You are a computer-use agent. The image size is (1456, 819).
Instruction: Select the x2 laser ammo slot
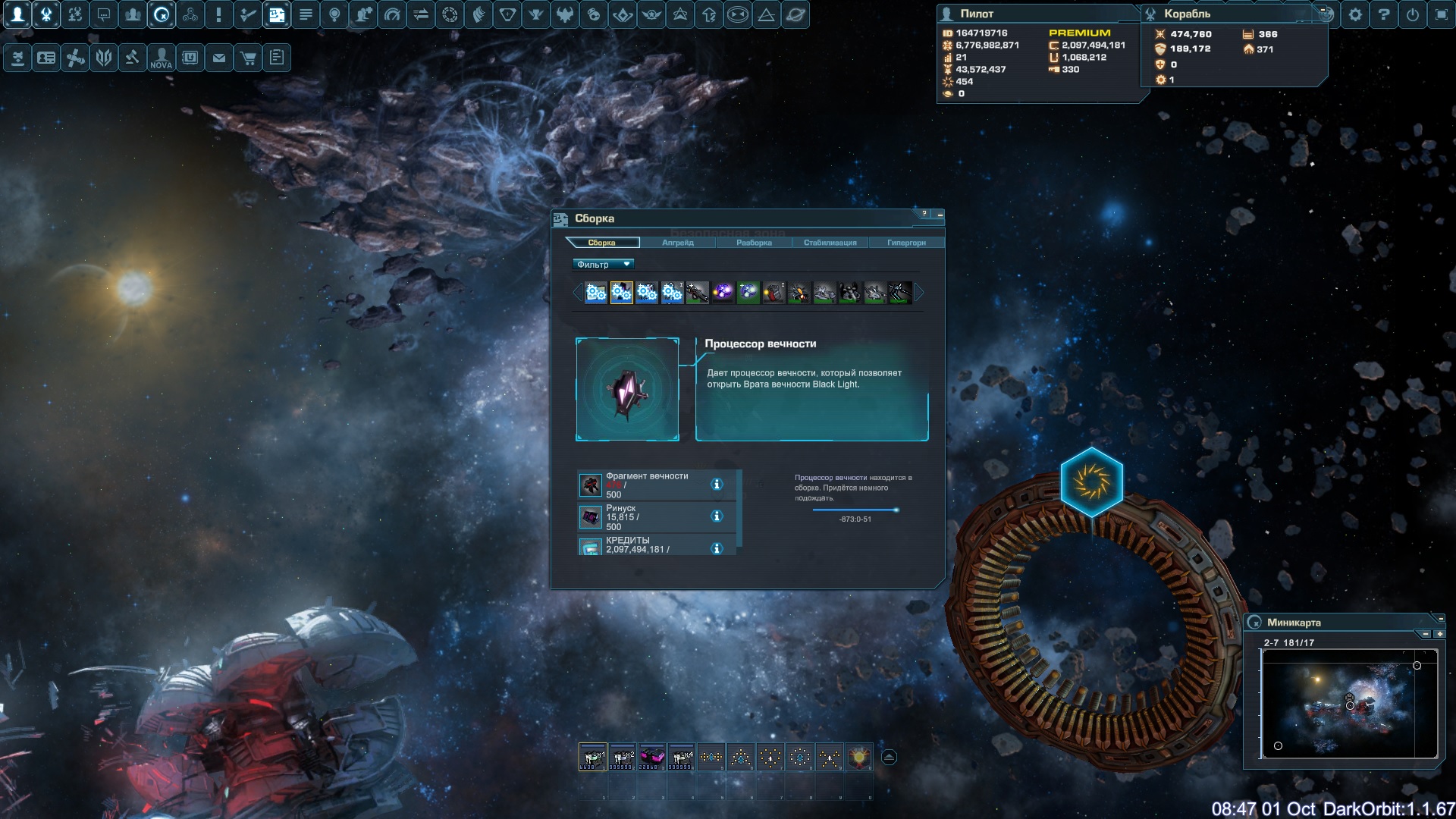click(623, 757)
